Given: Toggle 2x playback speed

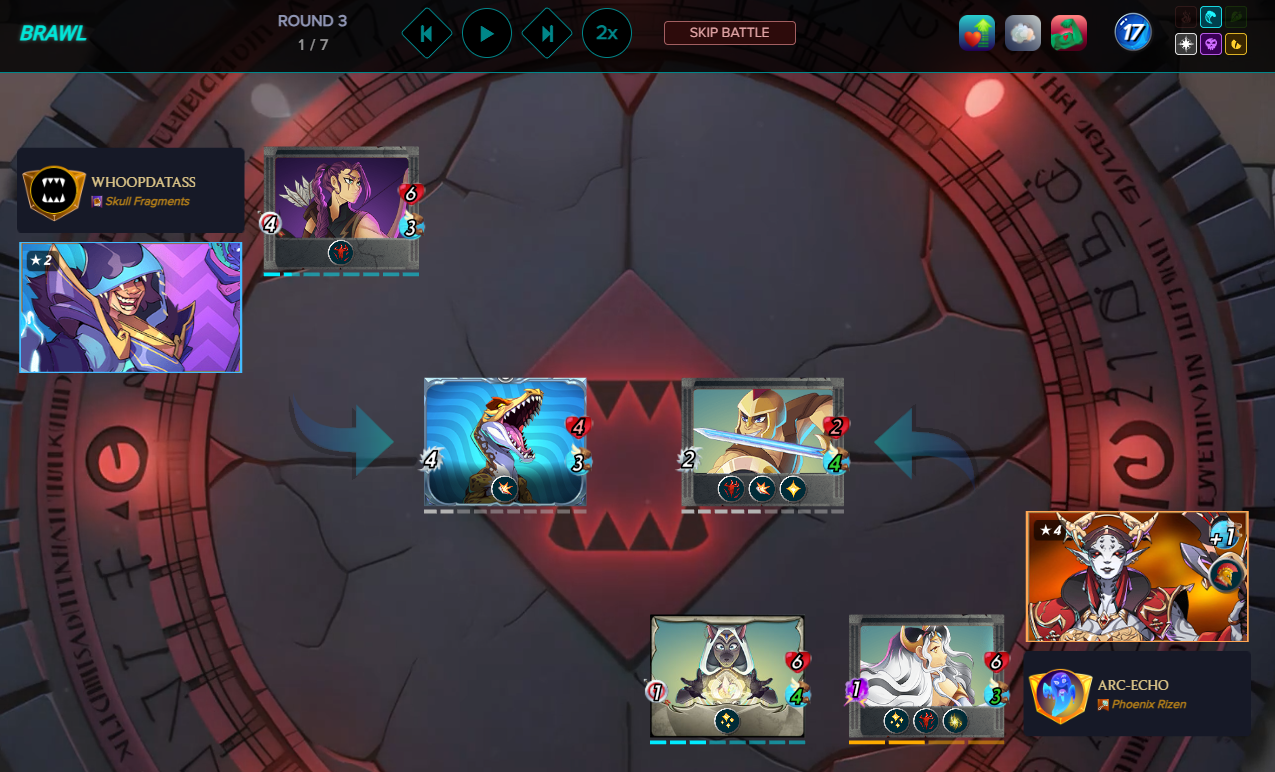Looking at the screenshot, I should tap(607, 33).
